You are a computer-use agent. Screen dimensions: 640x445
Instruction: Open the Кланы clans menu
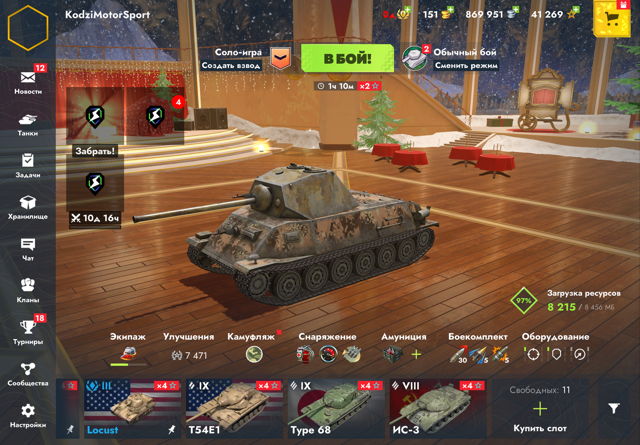(28, 290)
